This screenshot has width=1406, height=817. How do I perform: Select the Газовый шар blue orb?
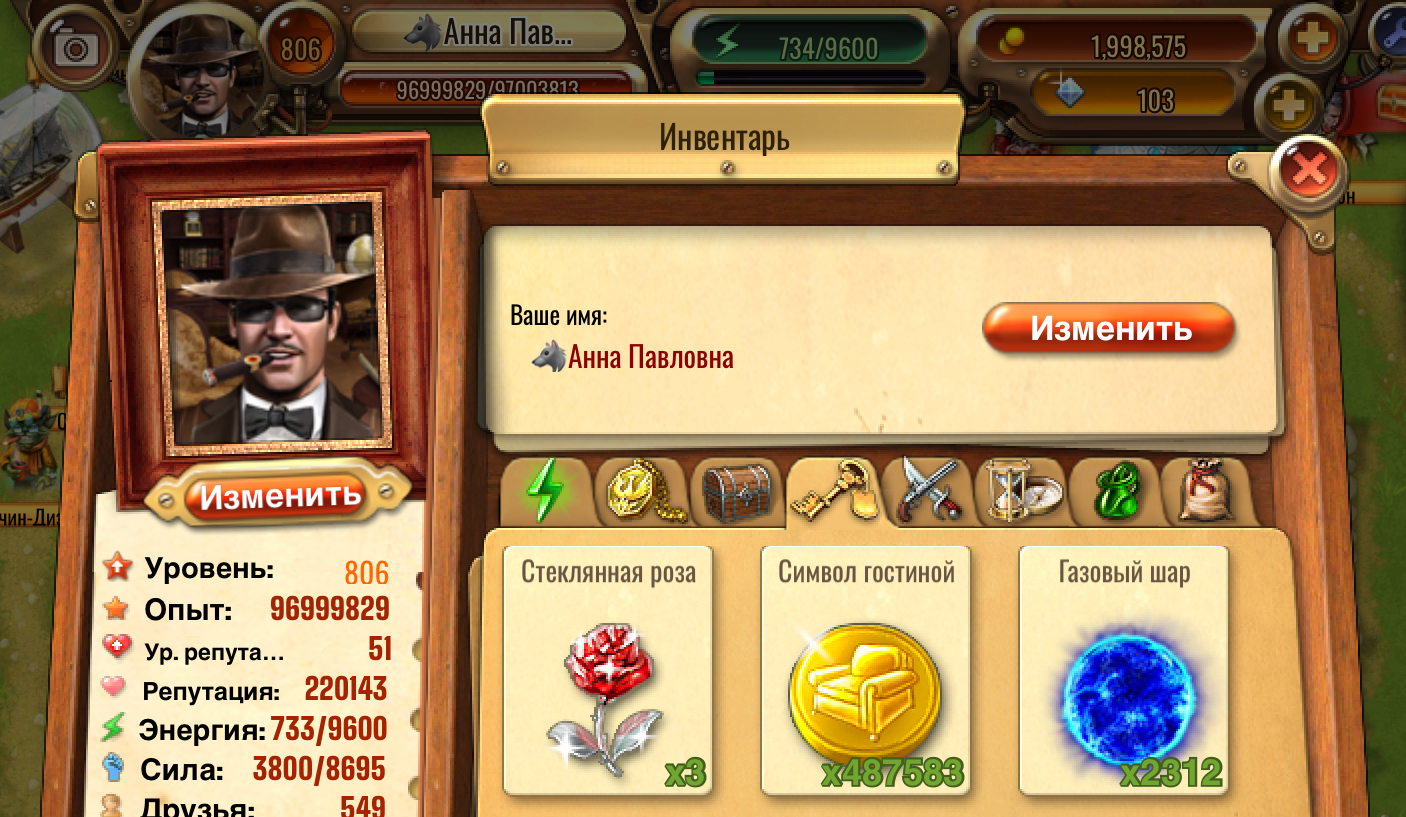pyautogui.click(x=1124, y=670)
